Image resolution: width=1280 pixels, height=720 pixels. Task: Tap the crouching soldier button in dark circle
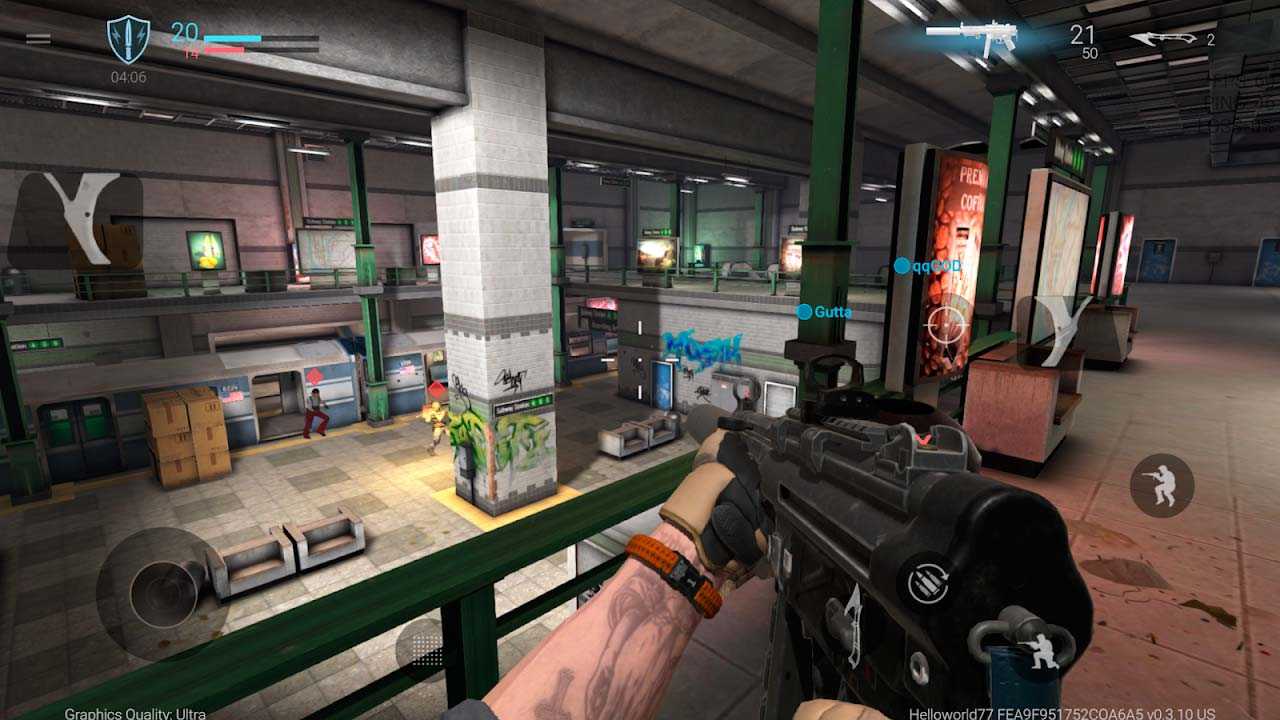[x=1161, y=486]
